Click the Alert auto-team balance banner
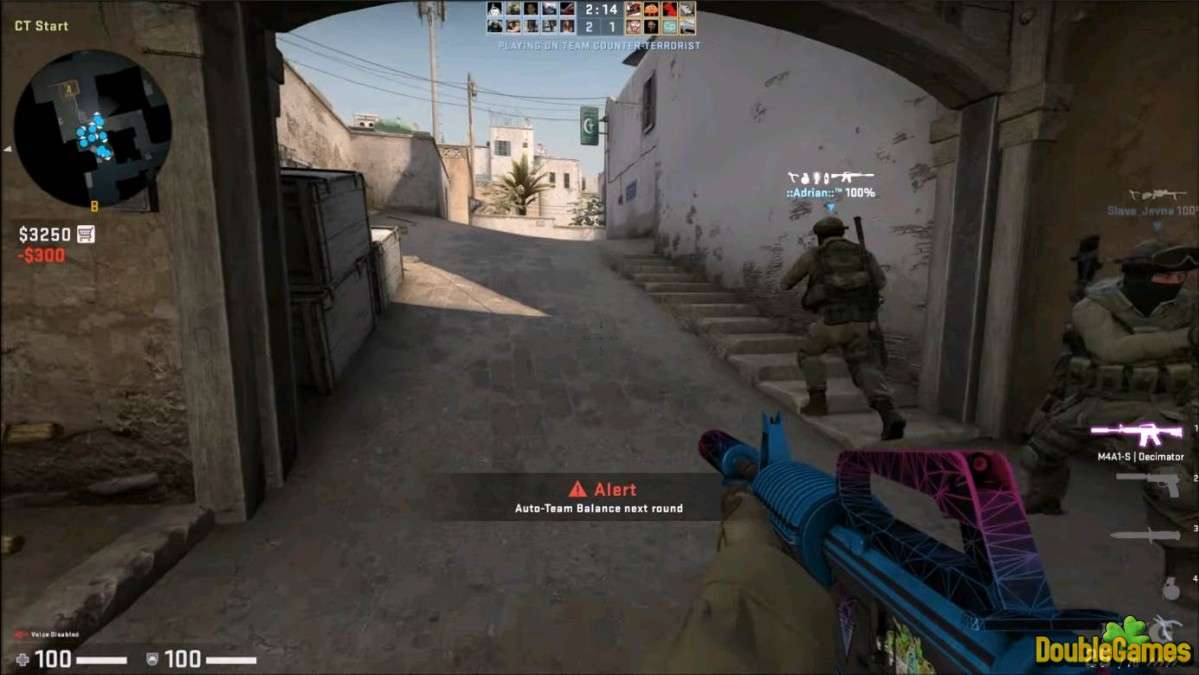1199x675 pixels. coord(599,497)
